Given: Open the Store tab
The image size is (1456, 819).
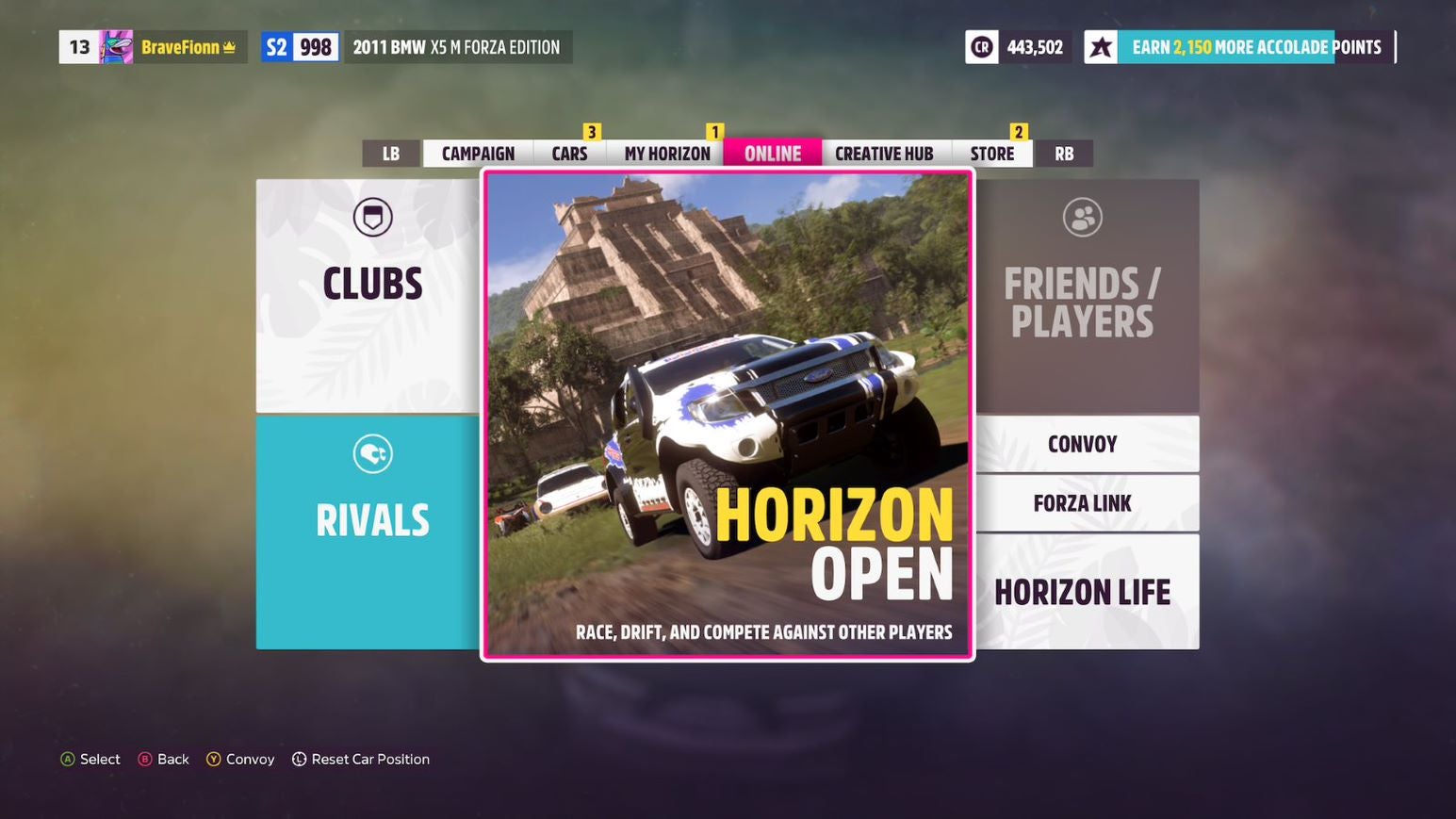Looking at the screenshot, I should pos(991,153).
